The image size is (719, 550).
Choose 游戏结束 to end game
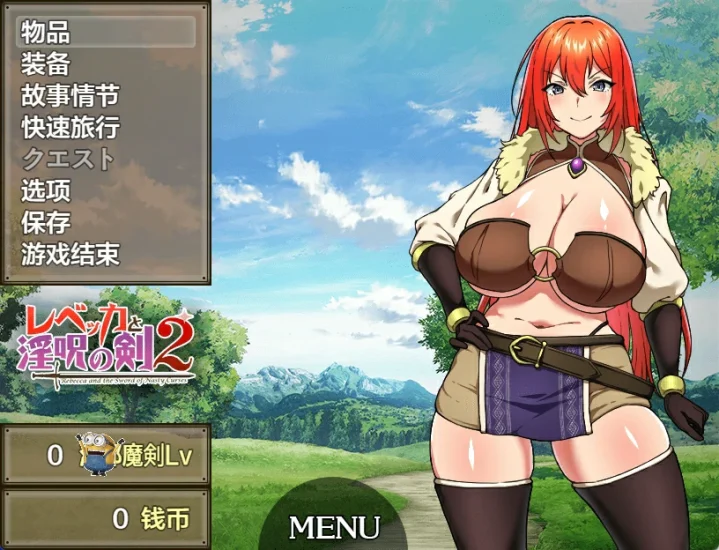105,254
